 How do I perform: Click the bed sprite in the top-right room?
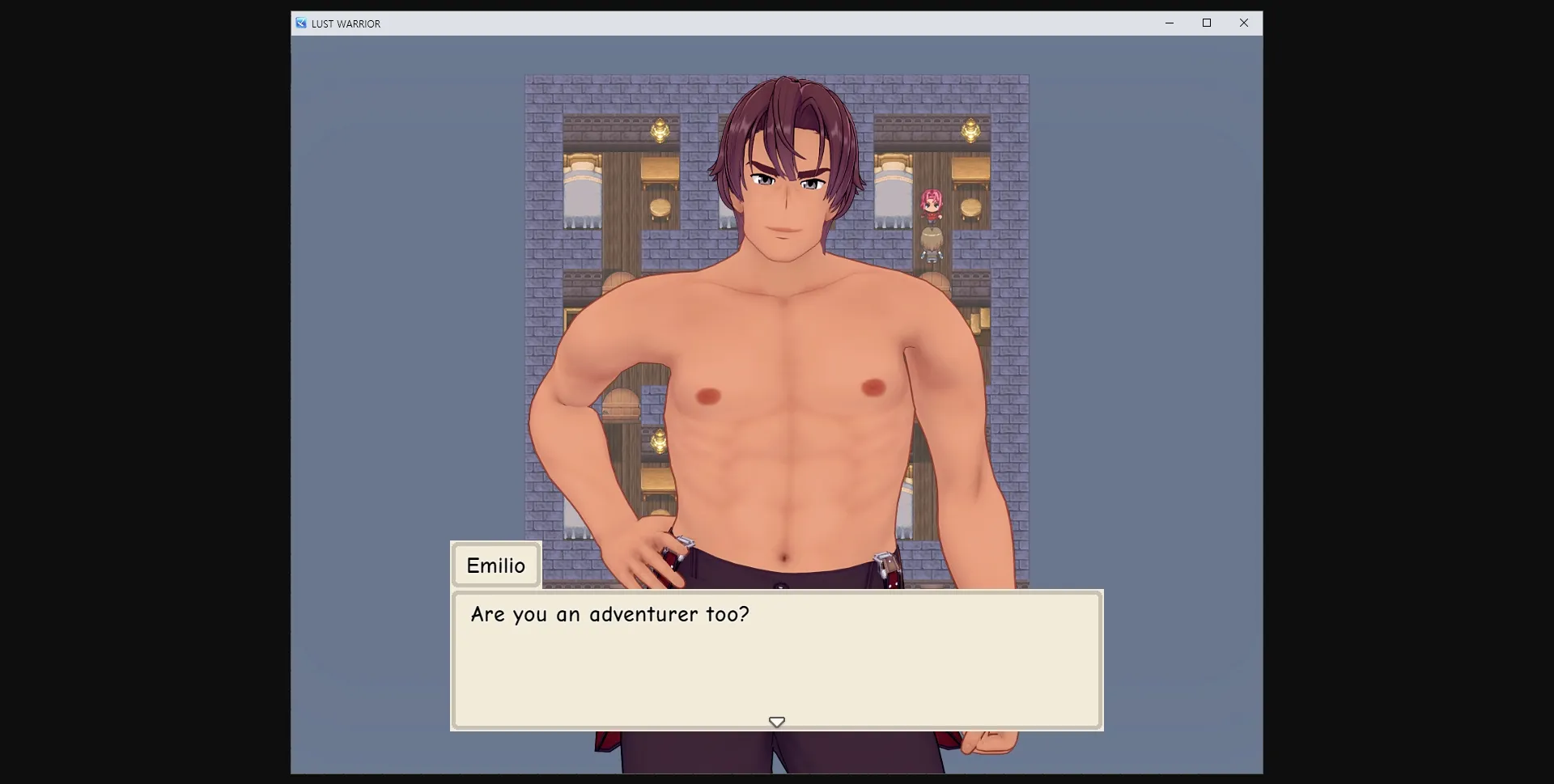click(x=894, y=175)
